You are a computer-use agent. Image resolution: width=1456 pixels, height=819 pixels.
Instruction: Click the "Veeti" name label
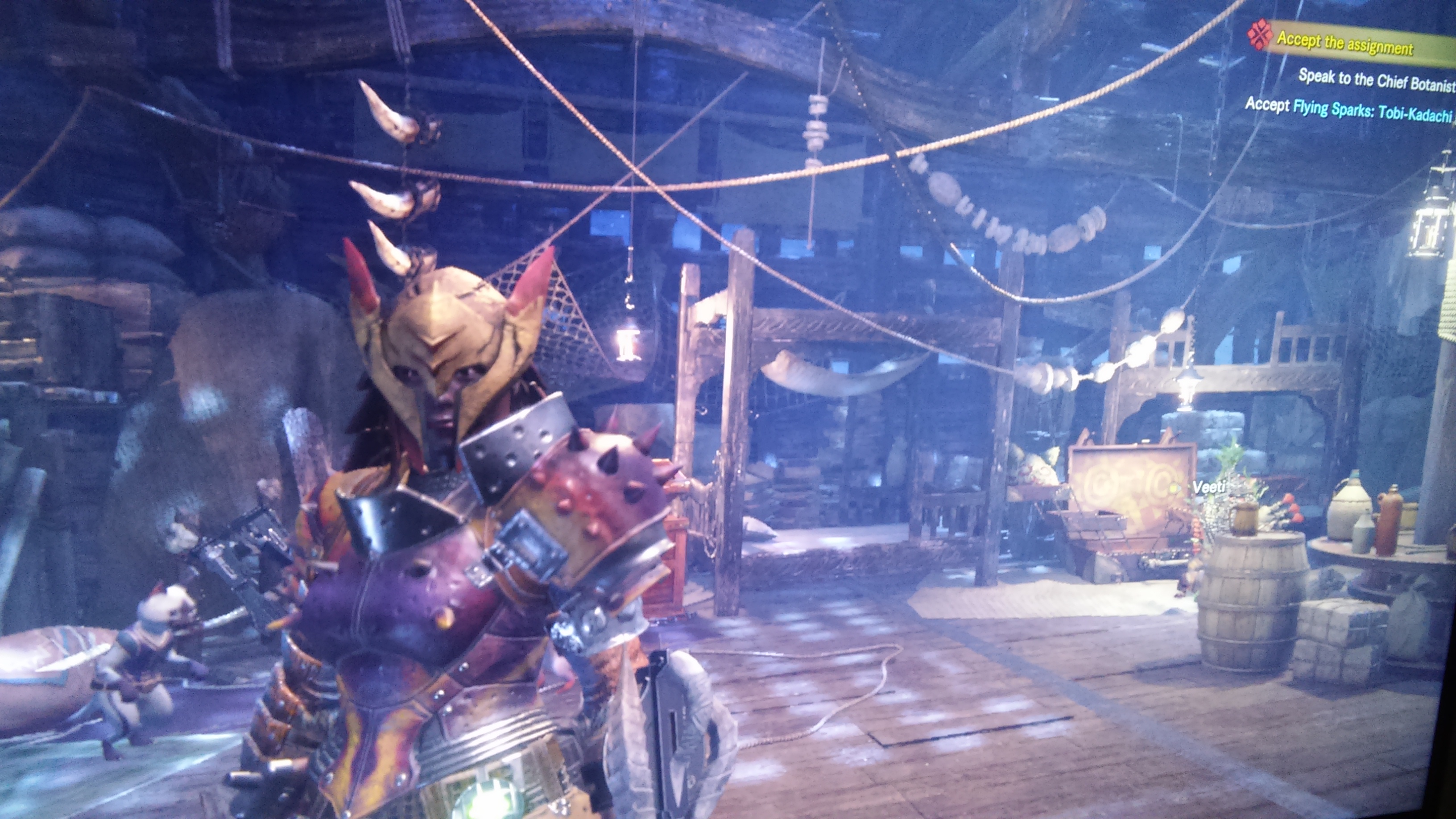(x=1208, y=487)
